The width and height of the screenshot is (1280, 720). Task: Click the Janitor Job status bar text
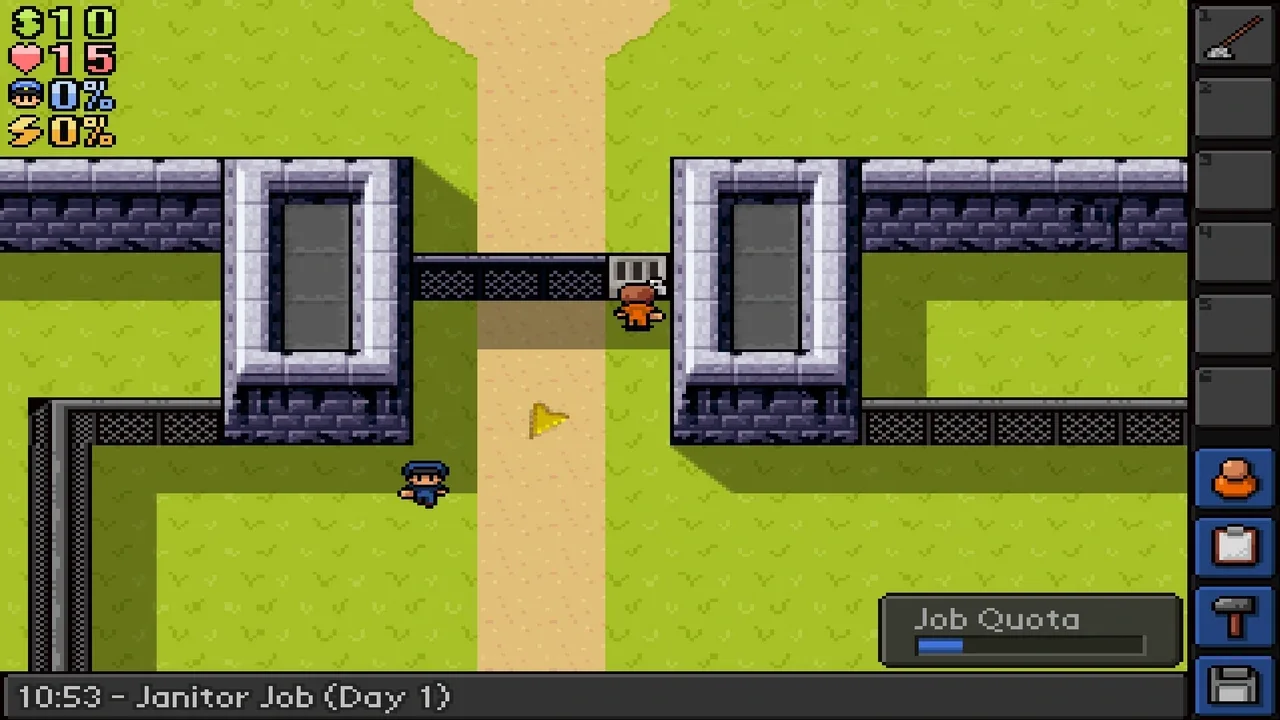tap(232, 697)
